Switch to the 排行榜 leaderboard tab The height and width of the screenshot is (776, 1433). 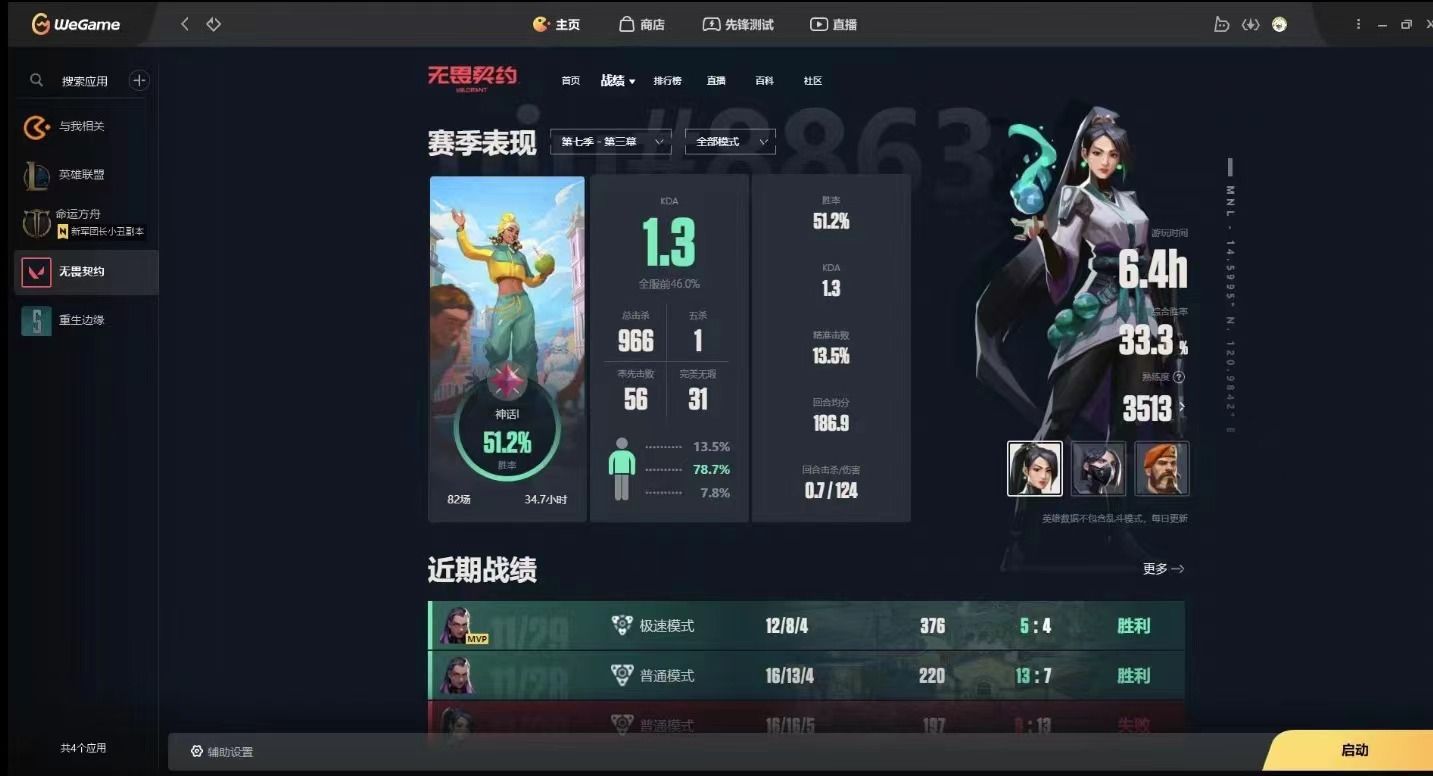[x=667, y=80]
